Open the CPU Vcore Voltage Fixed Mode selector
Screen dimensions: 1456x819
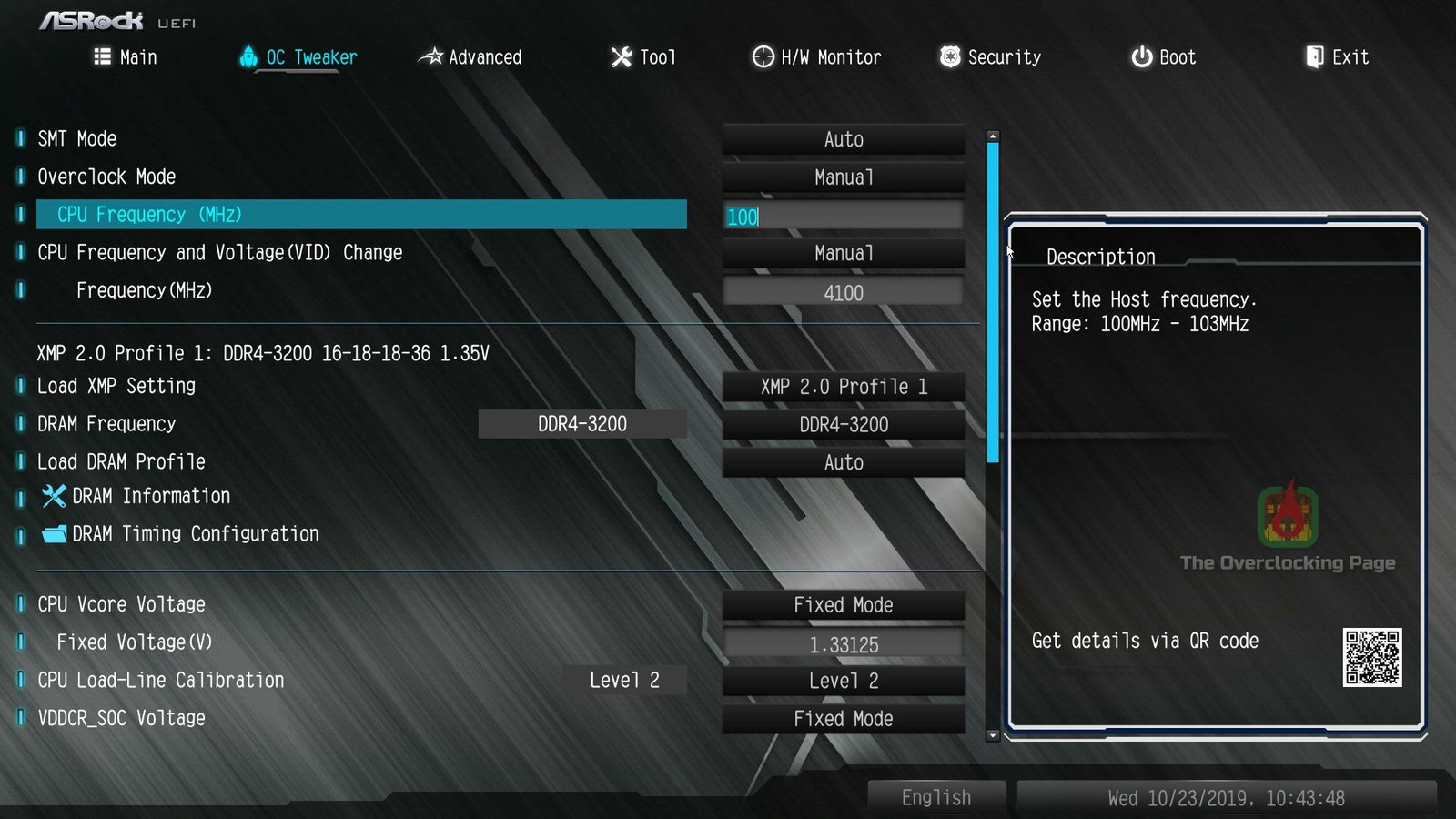click(843, 604)
